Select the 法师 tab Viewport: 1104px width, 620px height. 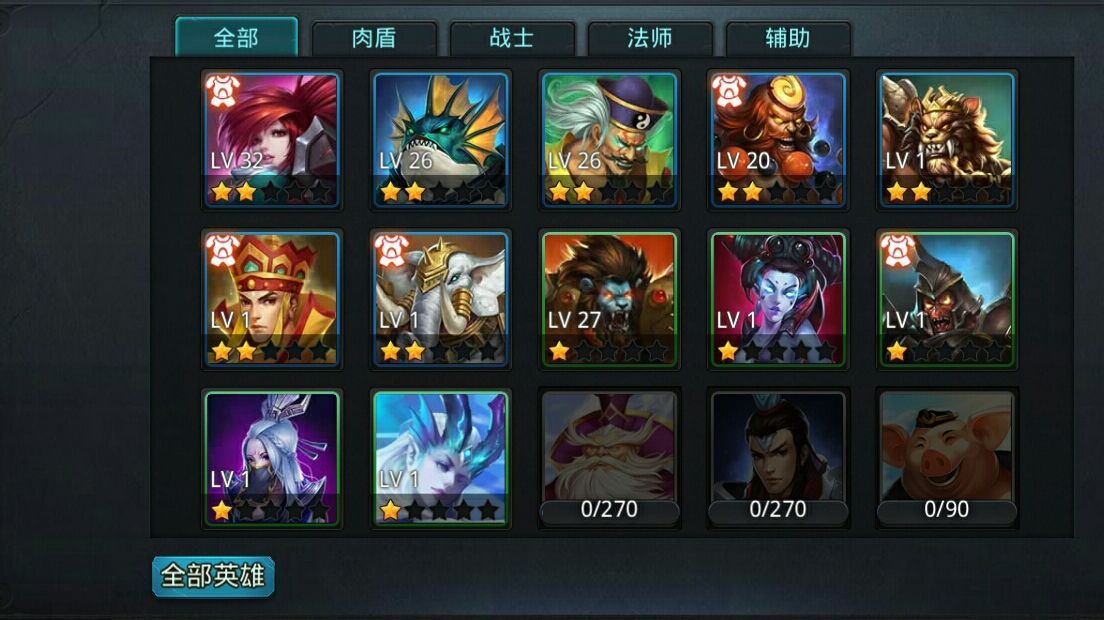(649, 39)
